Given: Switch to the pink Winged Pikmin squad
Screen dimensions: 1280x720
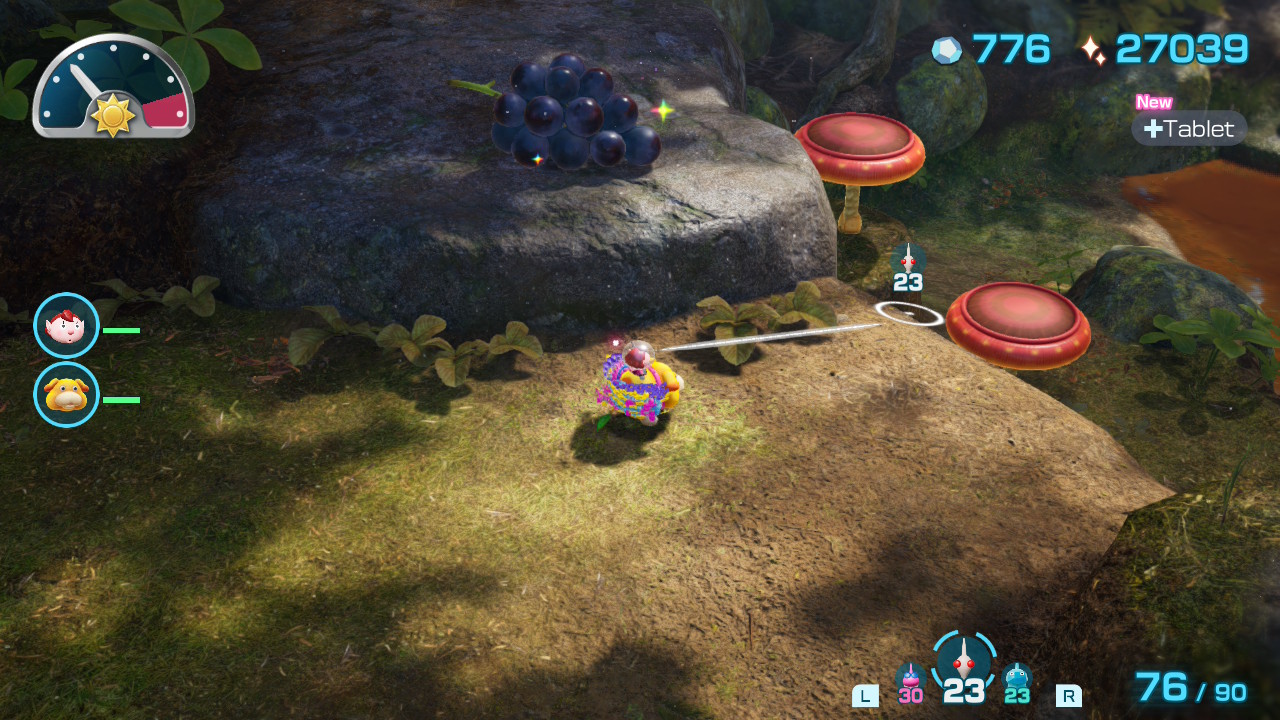Looking at the screenshot, I should tap(910, 680).
